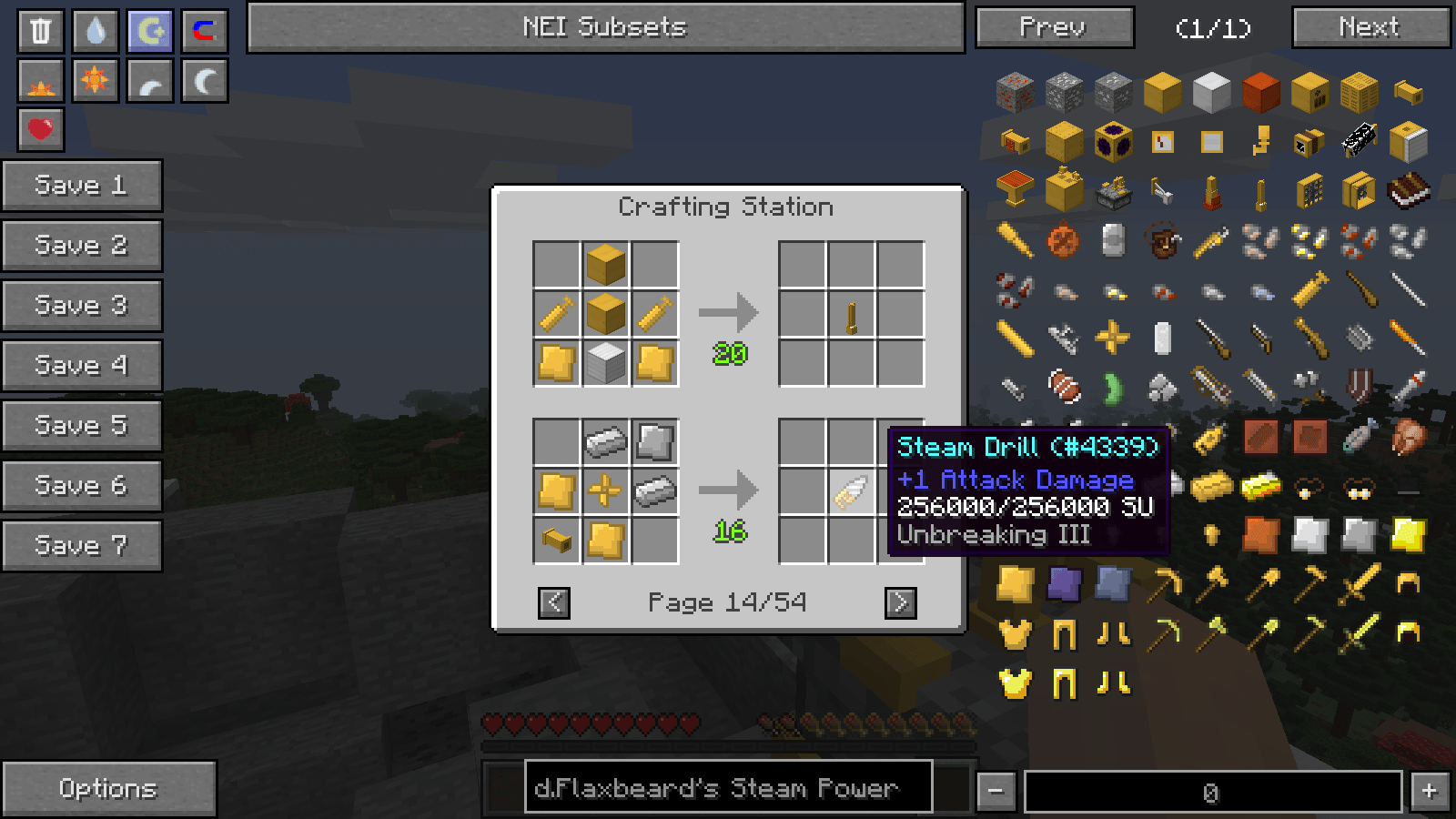Click the Save 1 button
This screenshot has height=819, width=1456.
point(81,186)
